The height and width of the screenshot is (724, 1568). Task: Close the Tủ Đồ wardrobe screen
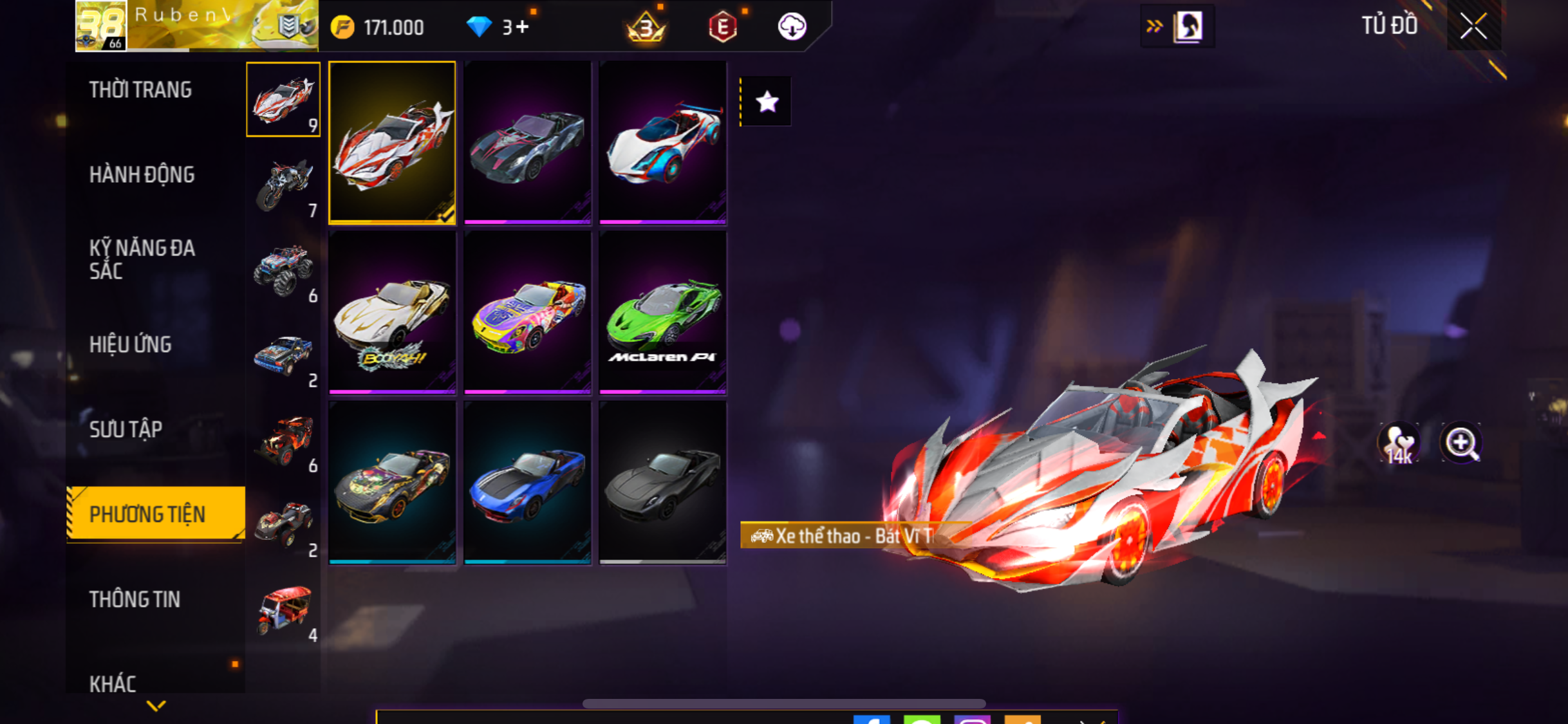(x=1473, y=26)
